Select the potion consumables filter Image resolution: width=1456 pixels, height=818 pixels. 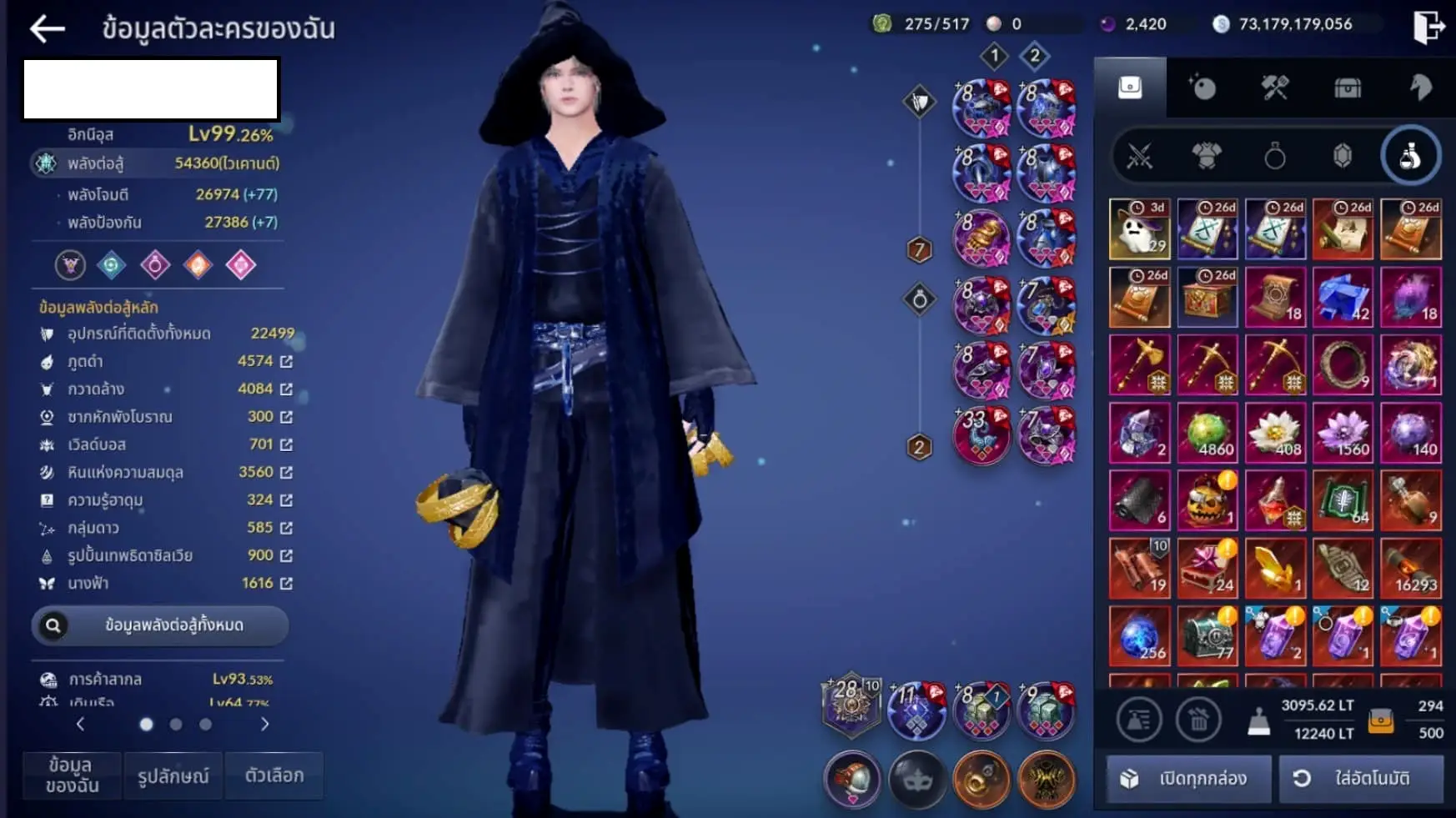pyautogui.click(x=1410, y=156)
